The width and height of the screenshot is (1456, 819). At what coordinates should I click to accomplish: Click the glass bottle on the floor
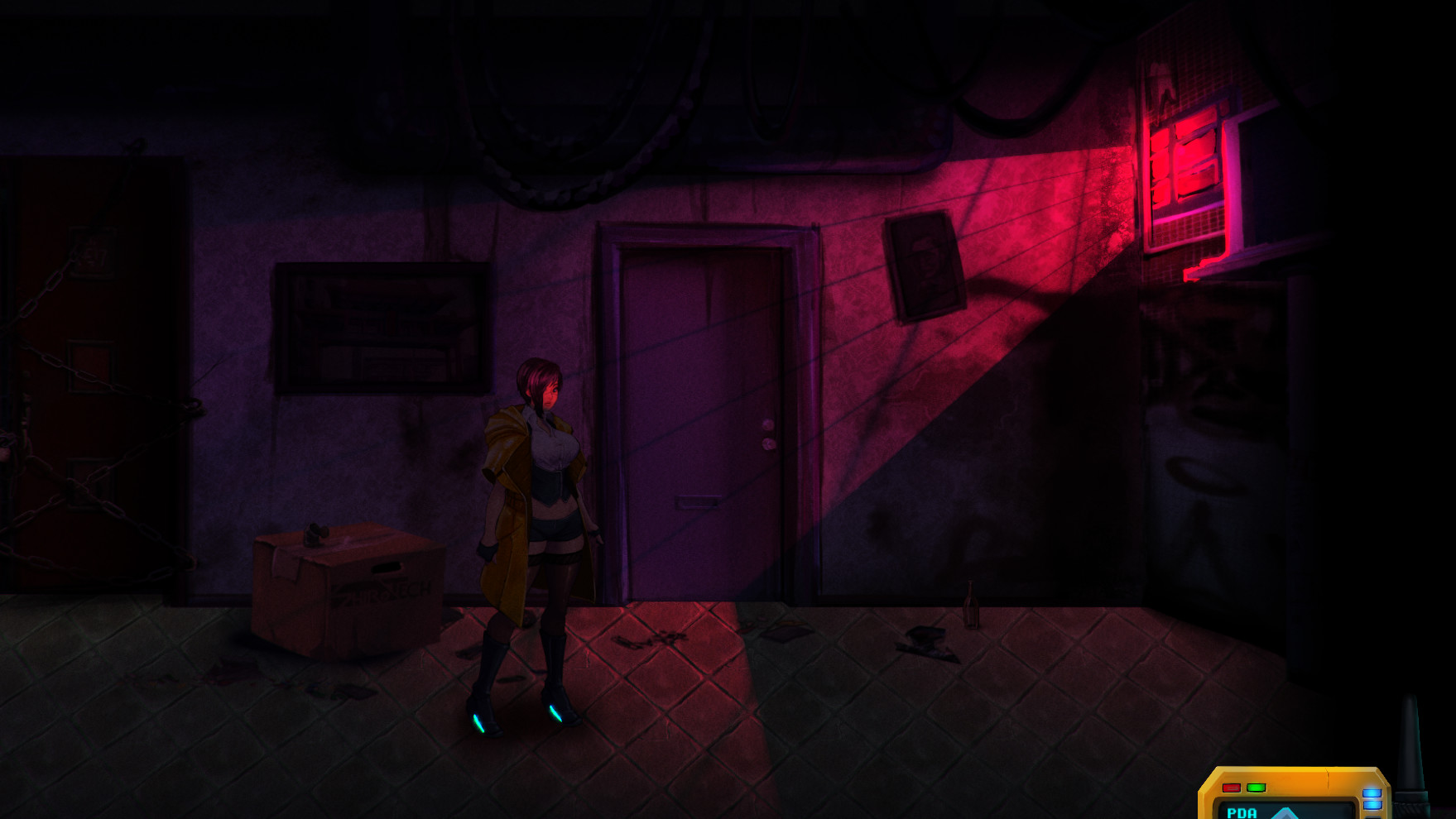(x=970, y=604)
